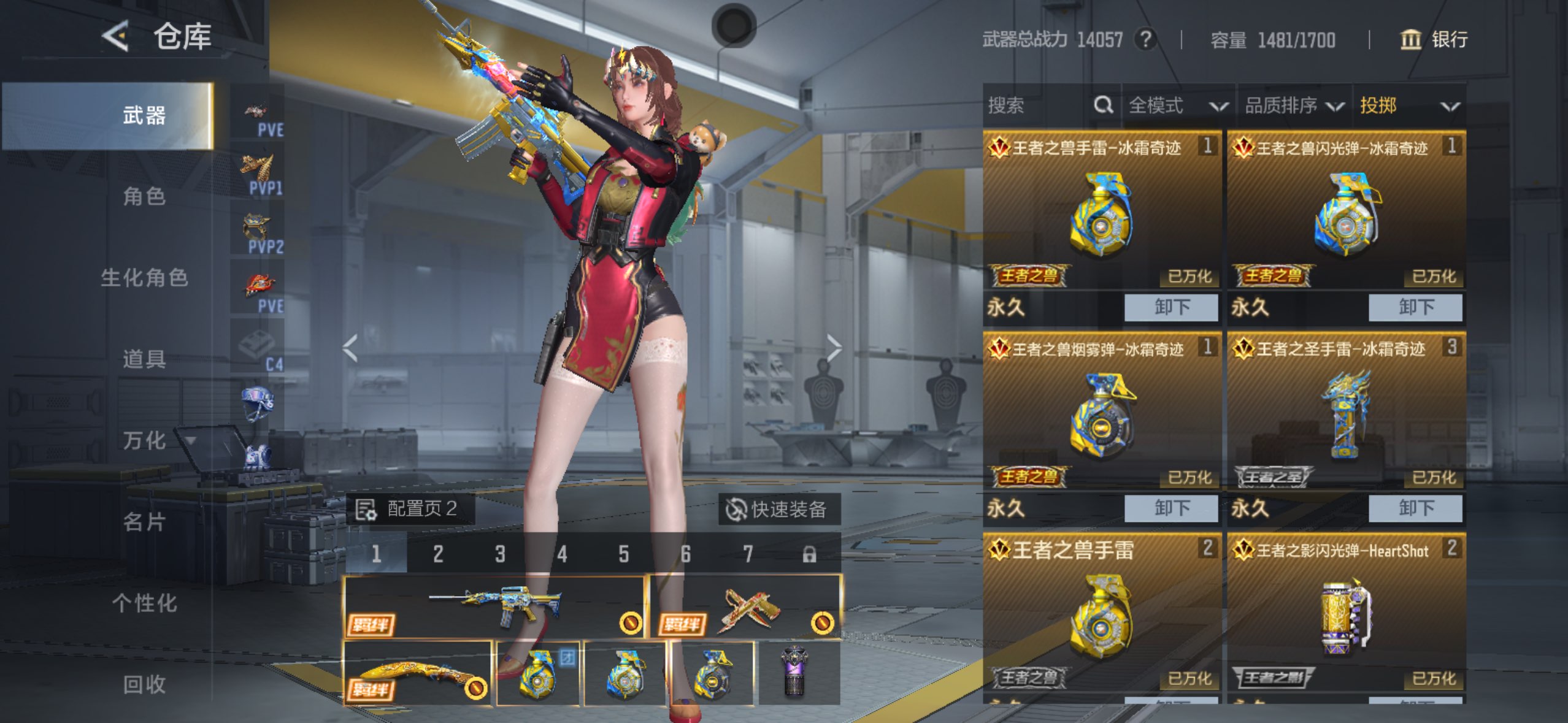Open the 配置页 2 loadout page selector
1568x723 pixels.
tap(410, 509)
